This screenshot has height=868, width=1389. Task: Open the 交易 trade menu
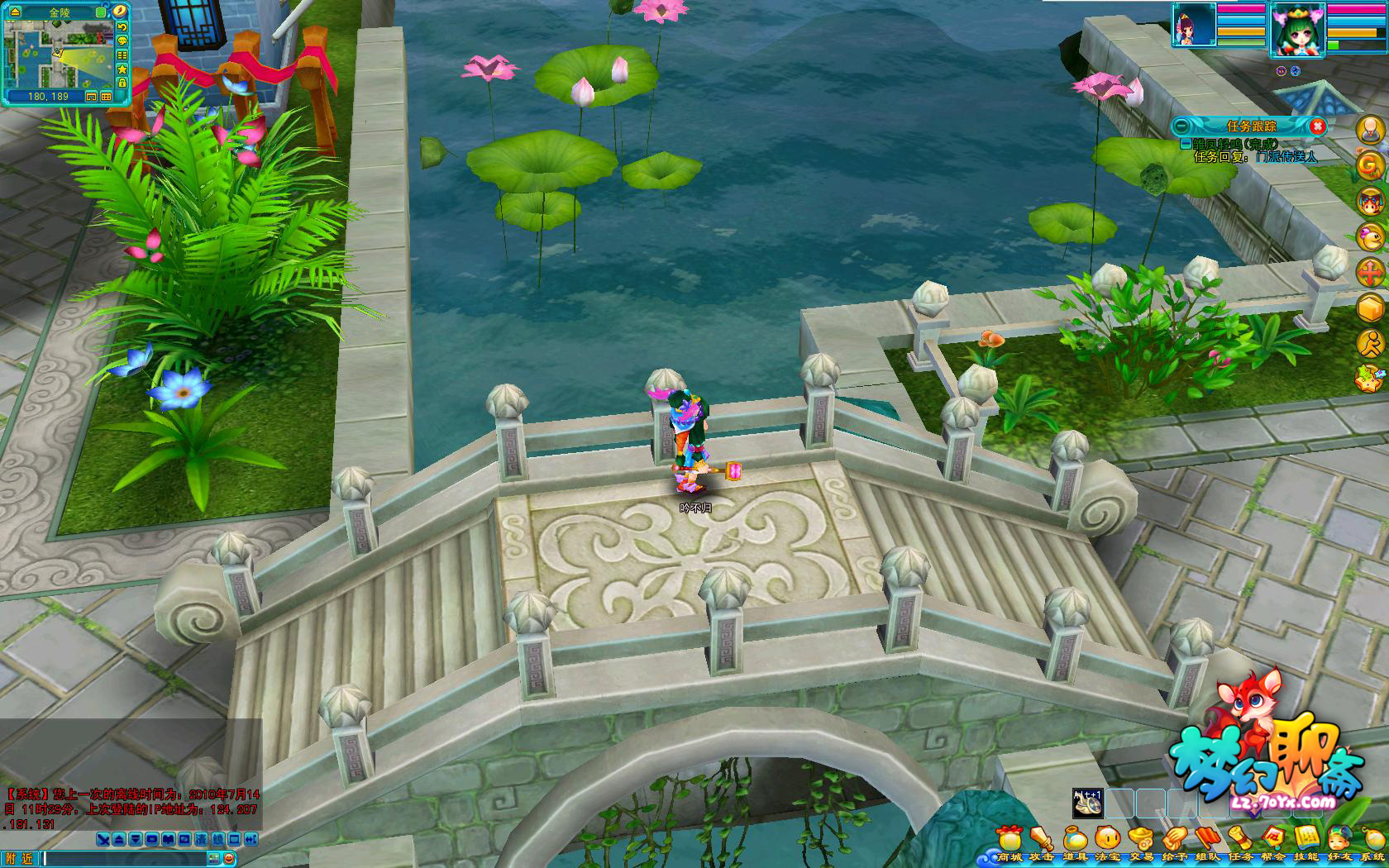tap(1142, 841)
